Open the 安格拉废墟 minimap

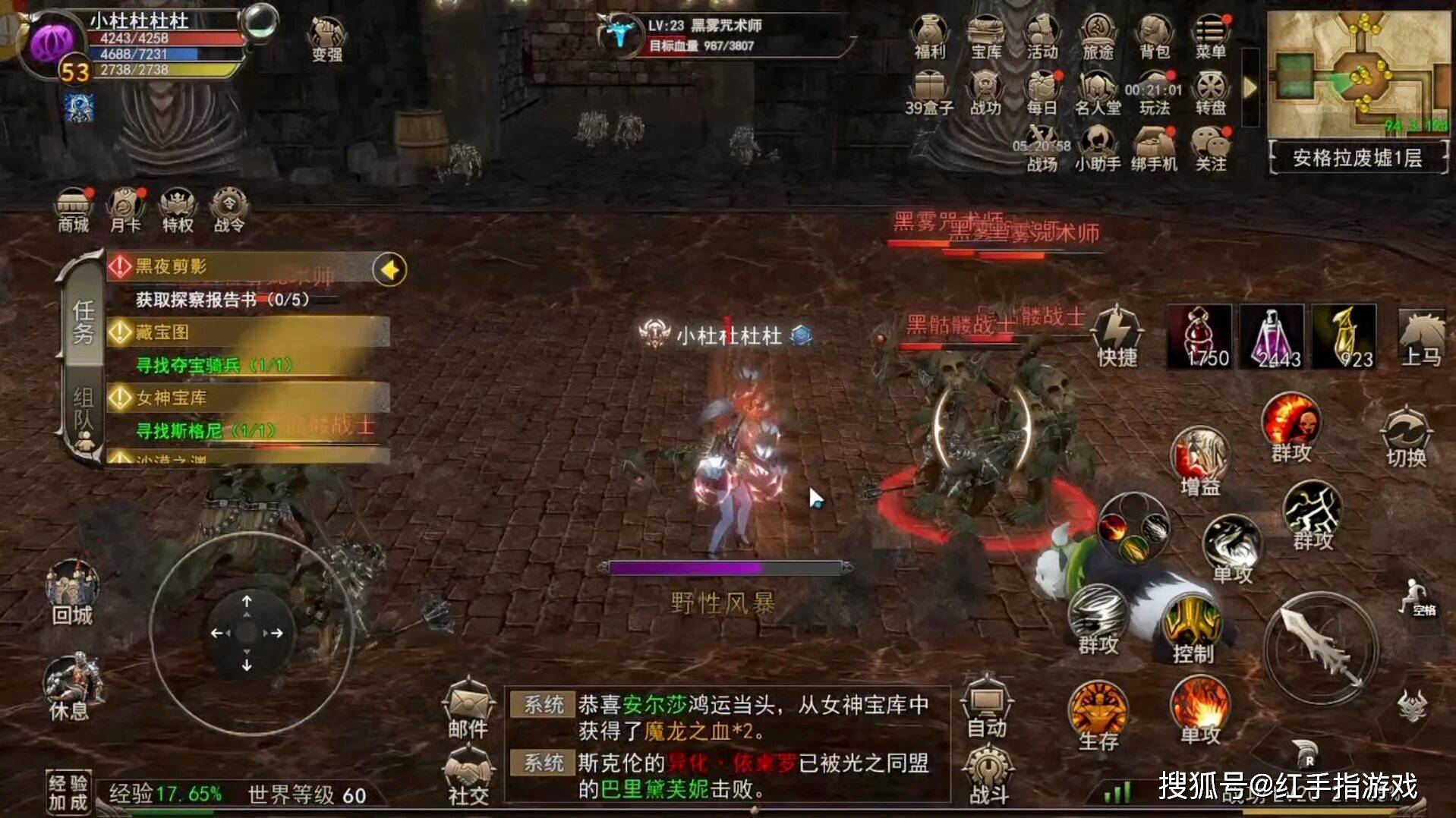point(1358,76)
